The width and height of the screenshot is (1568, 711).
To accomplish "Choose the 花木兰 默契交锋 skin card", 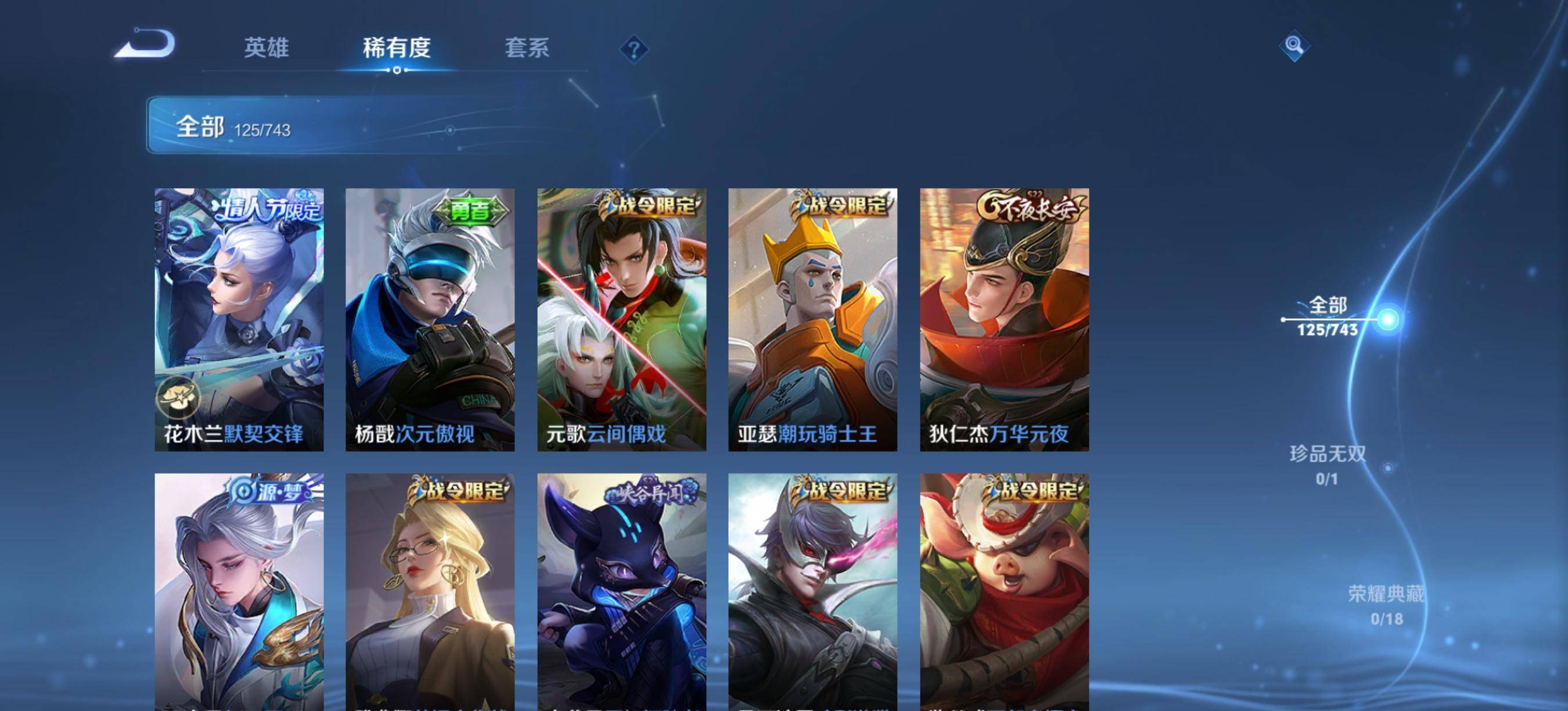I will 239,319.
